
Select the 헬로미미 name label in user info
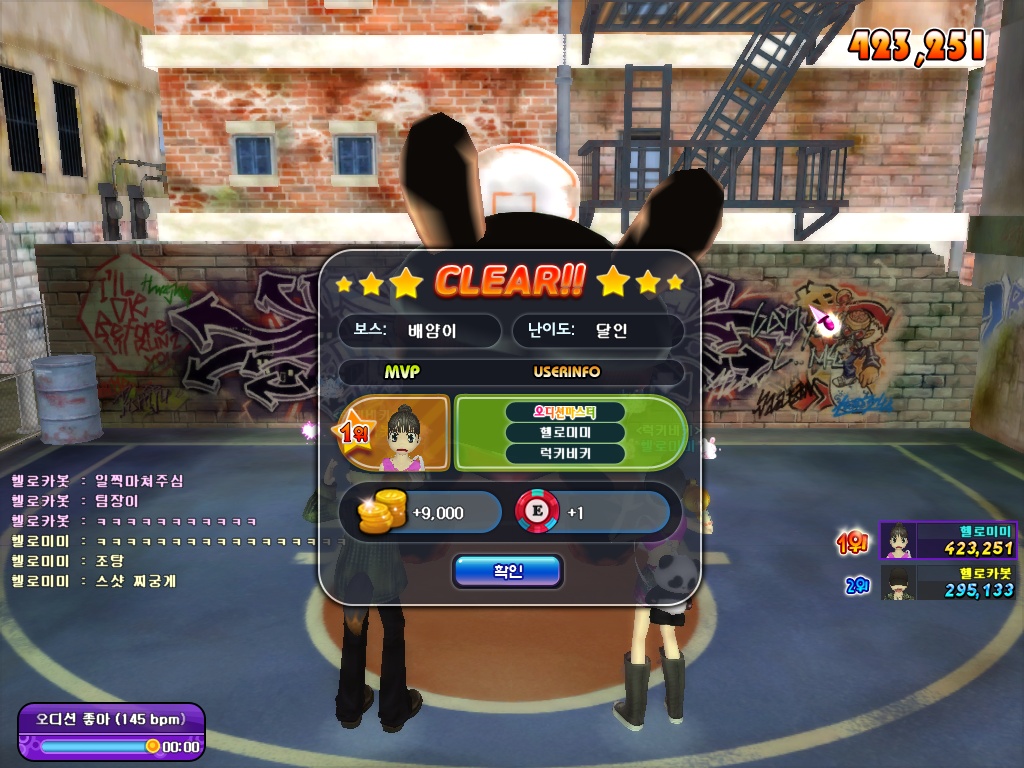click(x=565, y=433)
